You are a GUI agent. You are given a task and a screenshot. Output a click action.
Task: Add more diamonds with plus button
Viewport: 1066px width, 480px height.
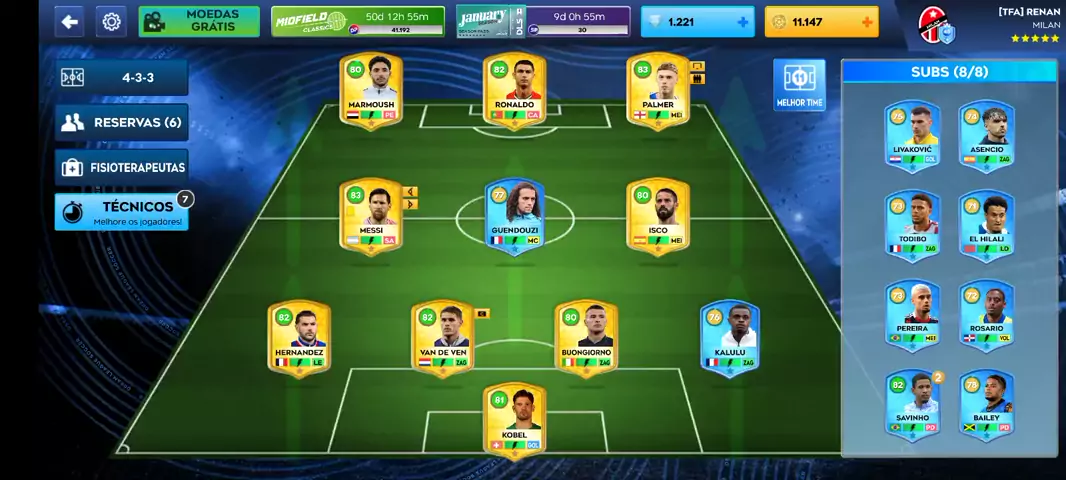pos(742,22)
